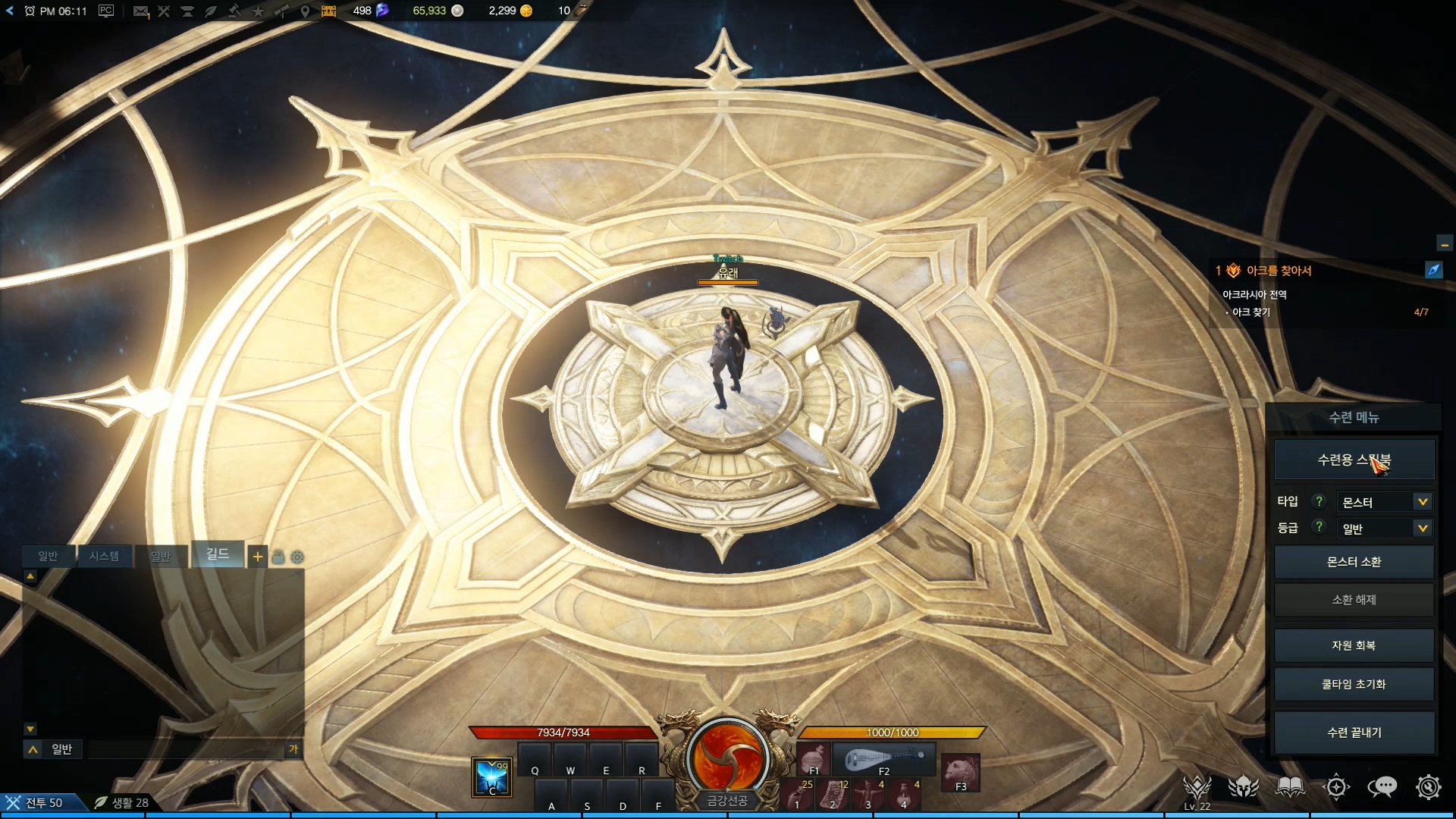Open the settings gear wrench menu
This screenshot has width=1456, height=819.
click(x=1428, y=787)
